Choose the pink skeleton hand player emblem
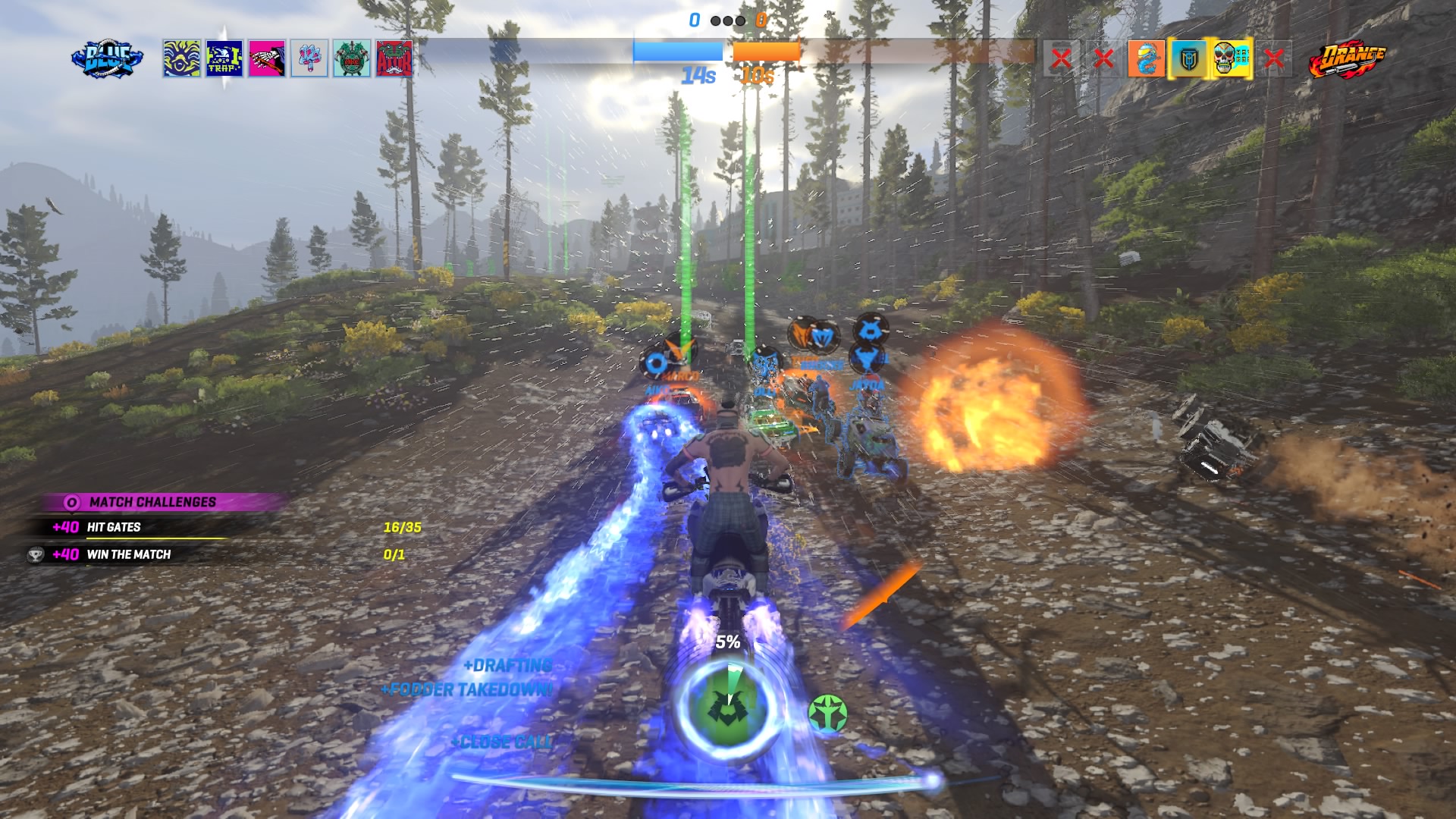The image size is (1456, 819). [x=267, y=59]
